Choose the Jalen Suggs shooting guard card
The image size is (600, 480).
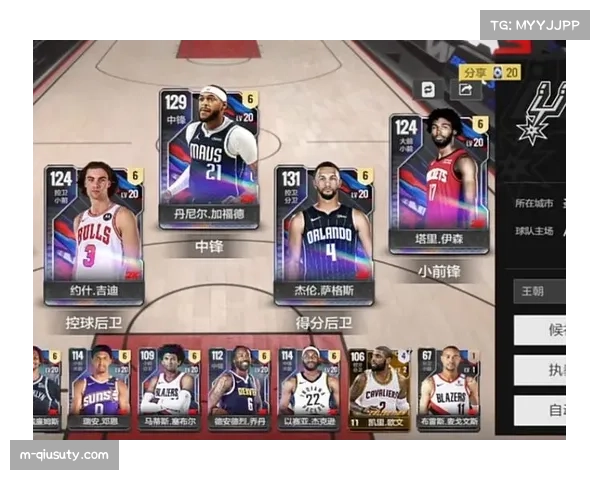324,234
